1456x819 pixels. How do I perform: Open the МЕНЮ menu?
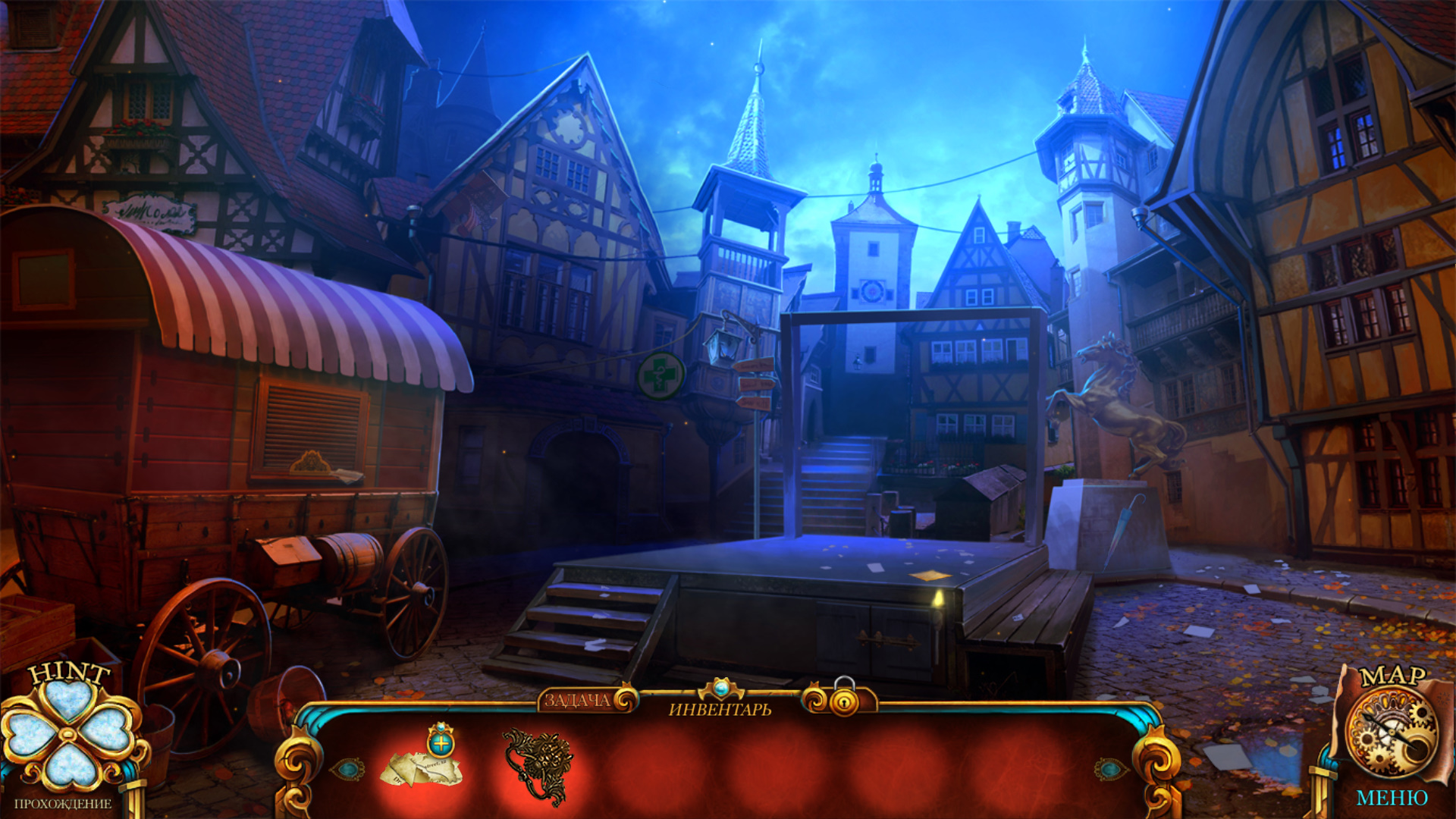pyautogui.click(x=1392, y=799)
